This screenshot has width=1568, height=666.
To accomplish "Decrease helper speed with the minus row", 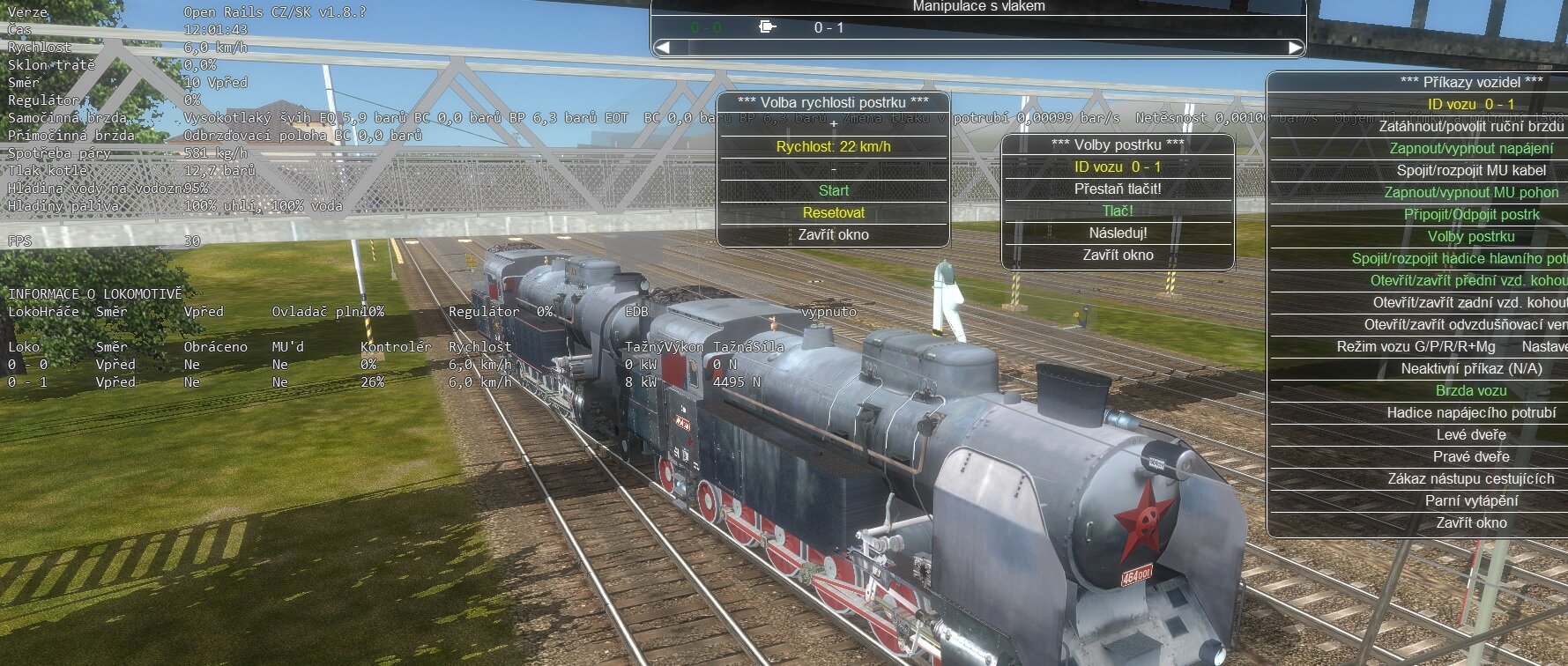I will tap(833, 168).
